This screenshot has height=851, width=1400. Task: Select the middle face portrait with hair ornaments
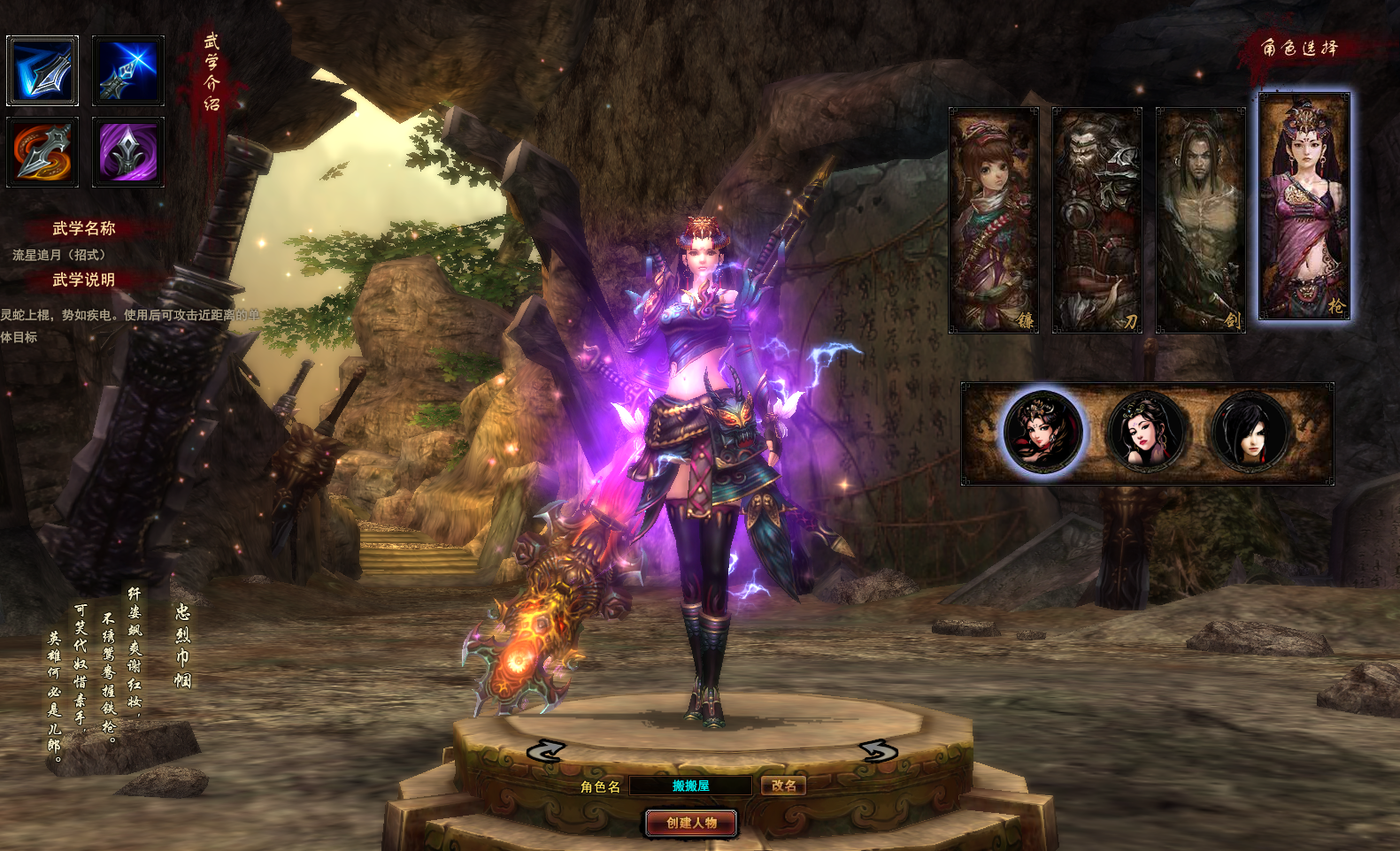point(1147,433)
